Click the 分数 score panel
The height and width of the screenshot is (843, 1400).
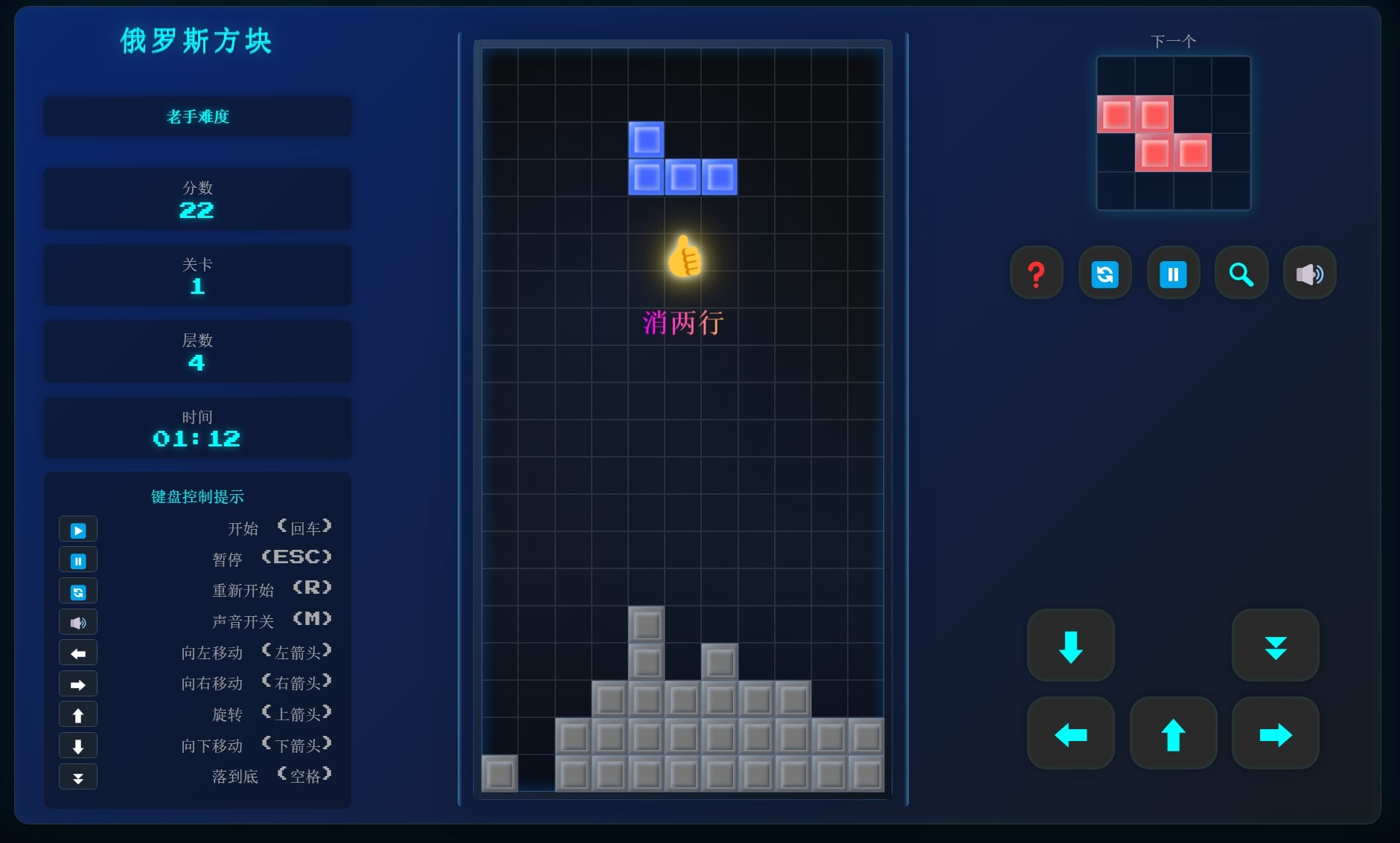197,199
